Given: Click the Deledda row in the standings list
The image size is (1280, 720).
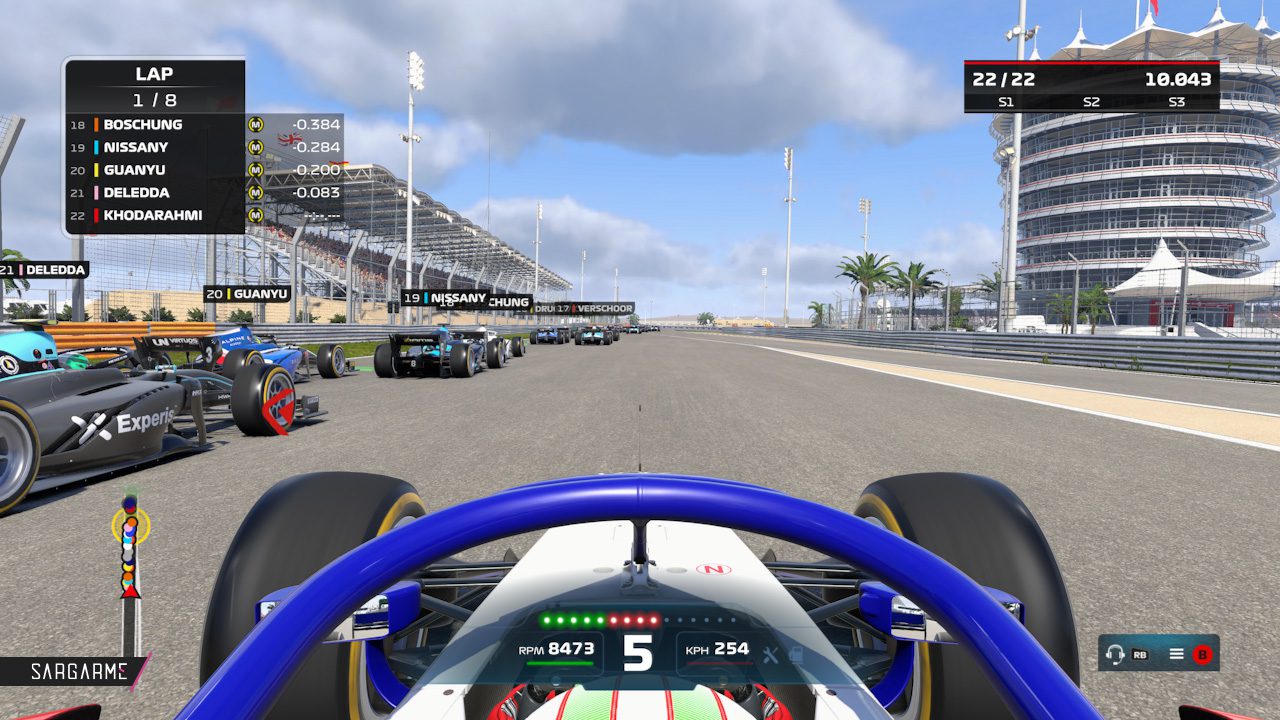Looking at the screenshot, I should coord(154,193).
